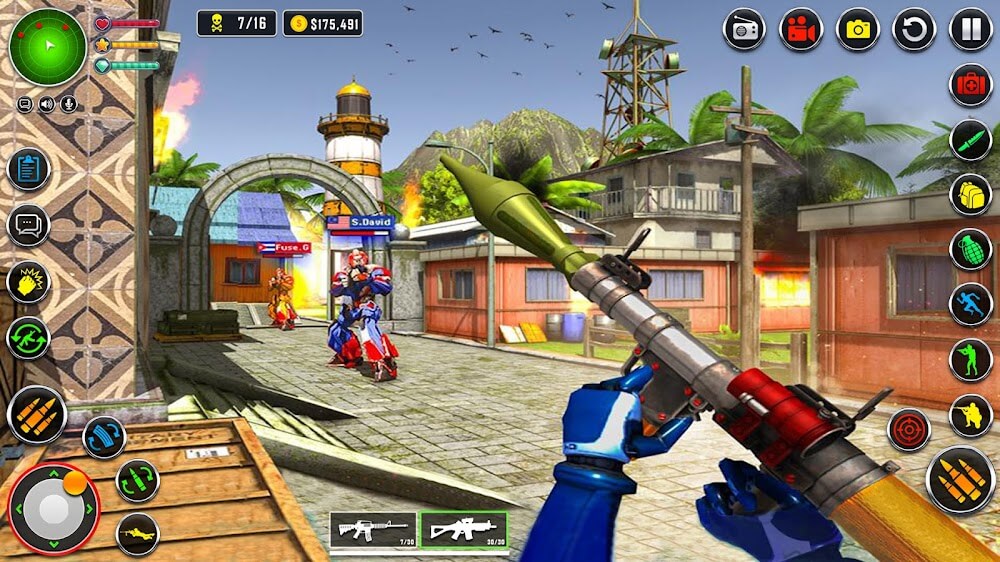The image size is (1000, 562).
Task: Switch to the green standing soldier stance
Action: click(970, 359)
